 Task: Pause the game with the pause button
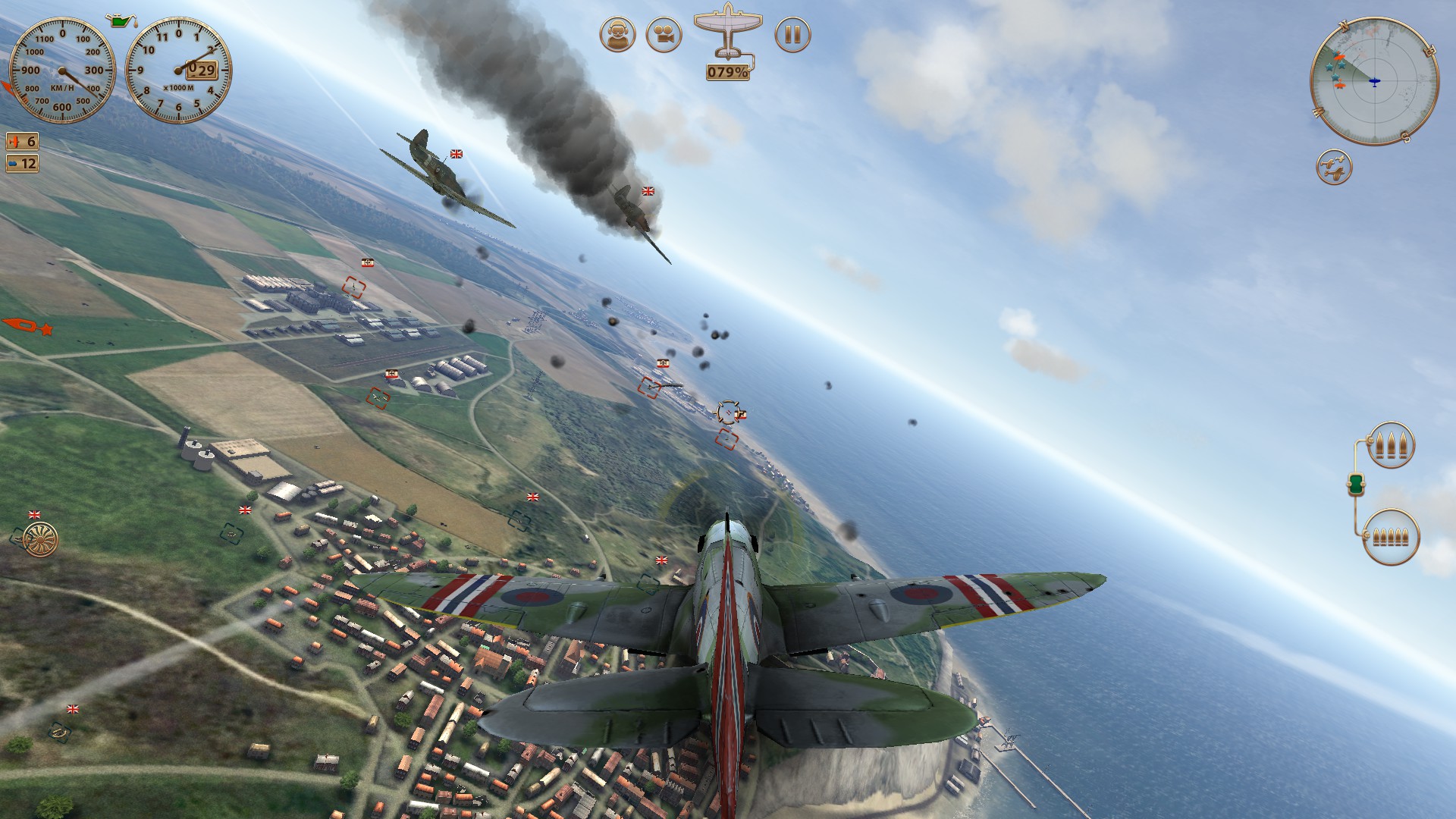pos(792,35)
